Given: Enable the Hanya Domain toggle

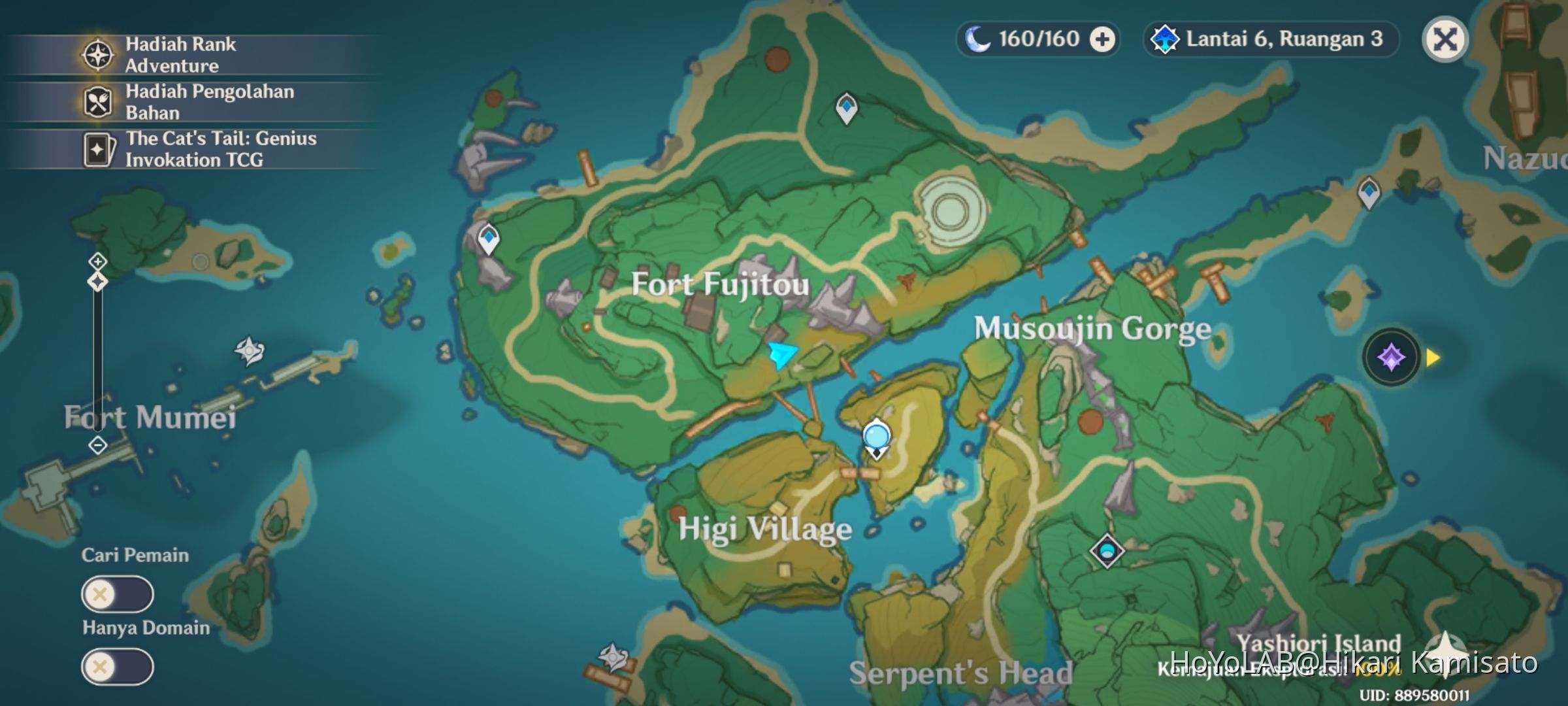Looking at the screenshot, I should [x=118, y=666].
